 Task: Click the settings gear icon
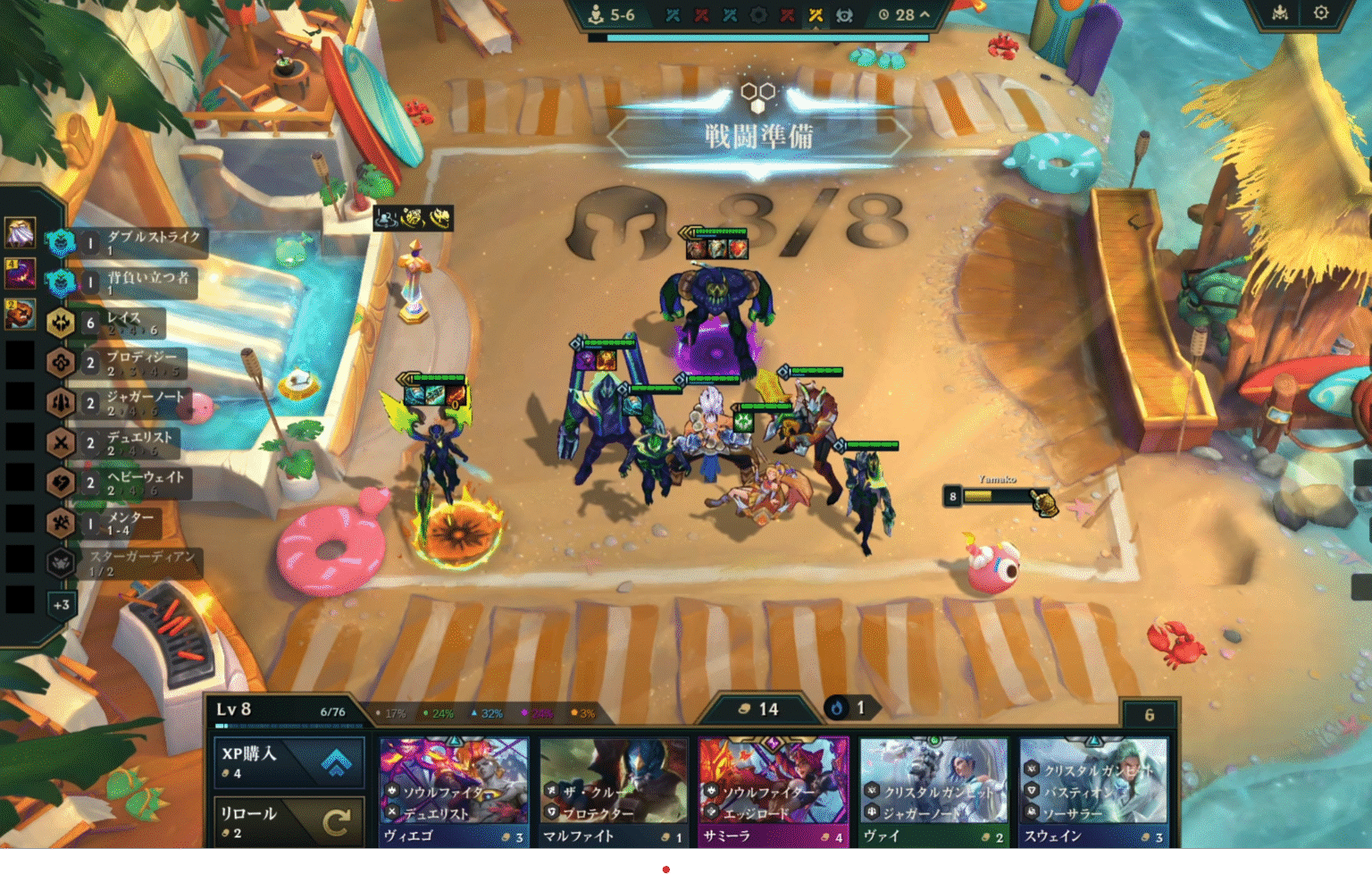1323,13
